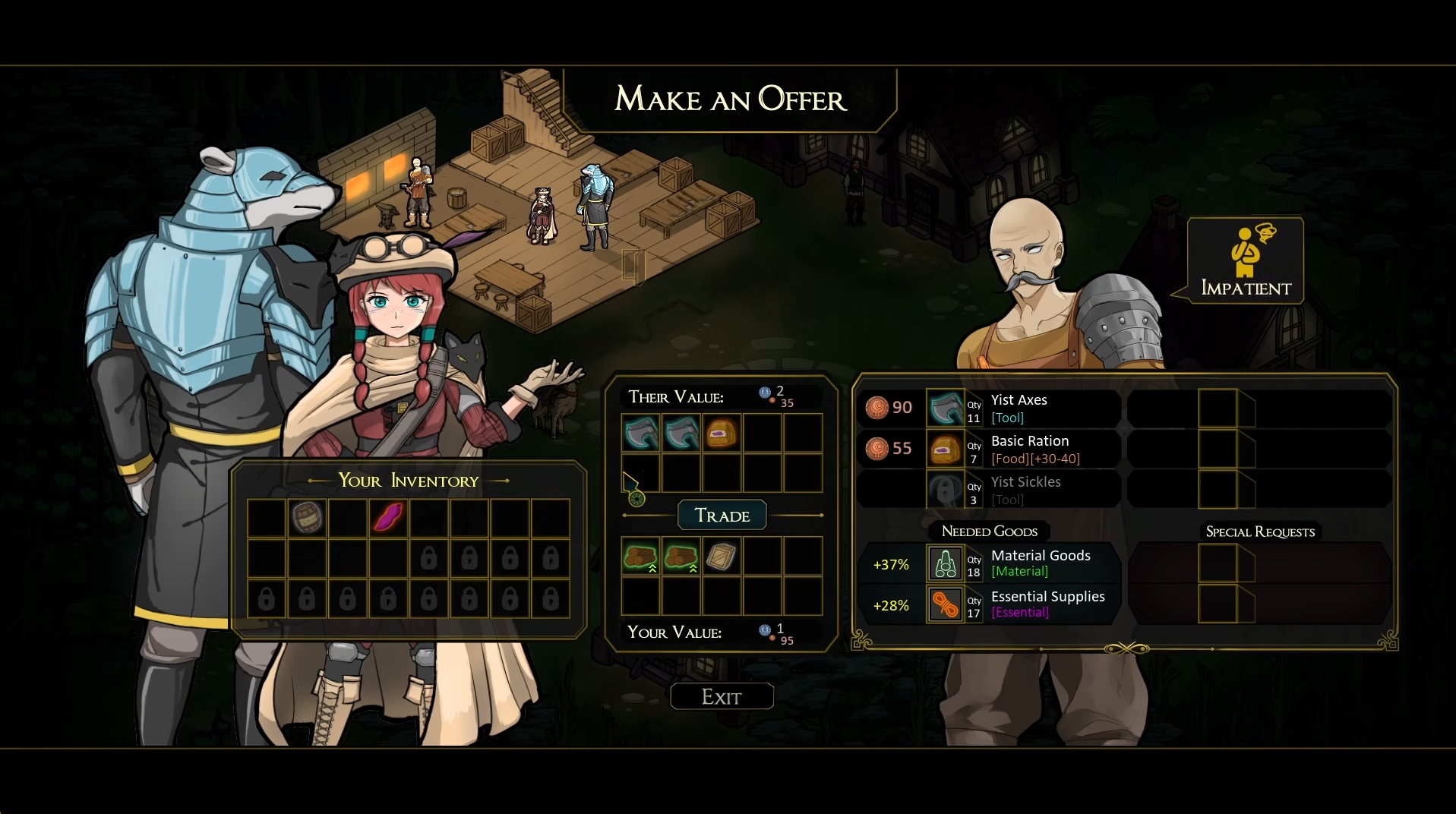Remove the Basic Ration from their offer
The width and height of the screenshot is (1456, 814).
point(722,434)
